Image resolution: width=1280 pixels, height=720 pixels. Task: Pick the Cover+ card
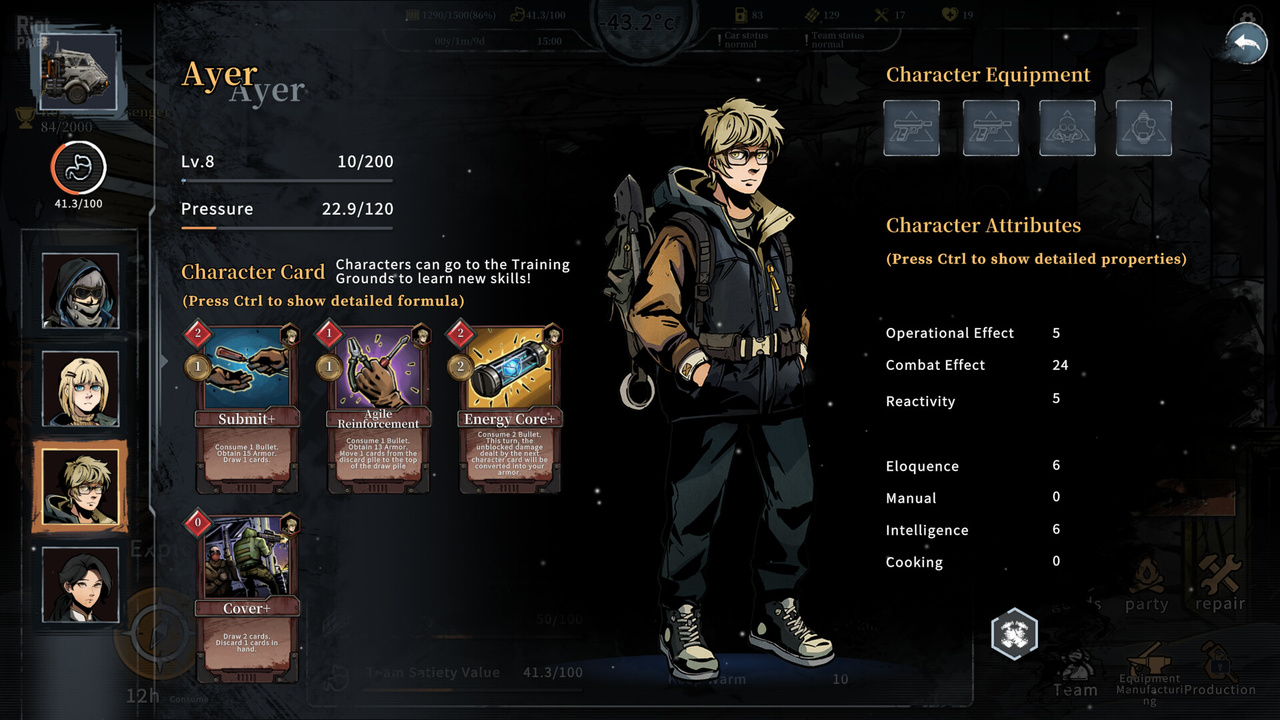pos(245,597)
